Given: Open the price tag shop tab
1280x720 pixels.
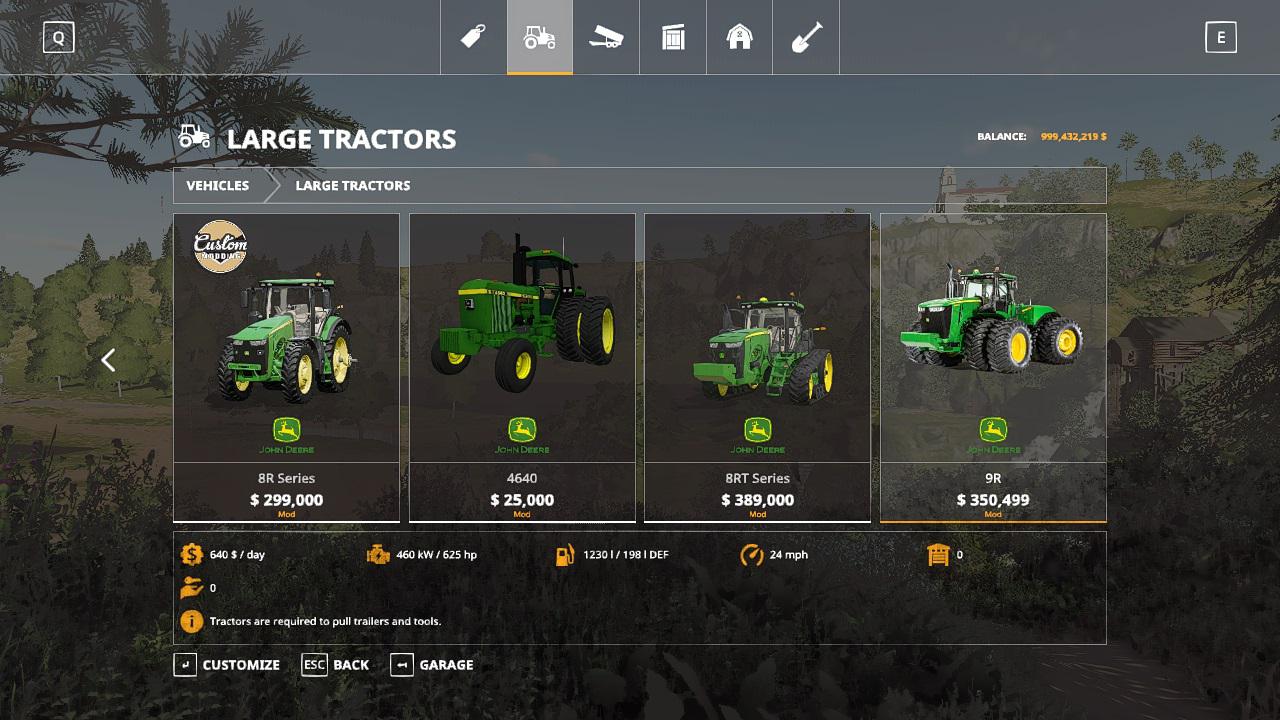Looking at the screenshot, I should [473, 38].
